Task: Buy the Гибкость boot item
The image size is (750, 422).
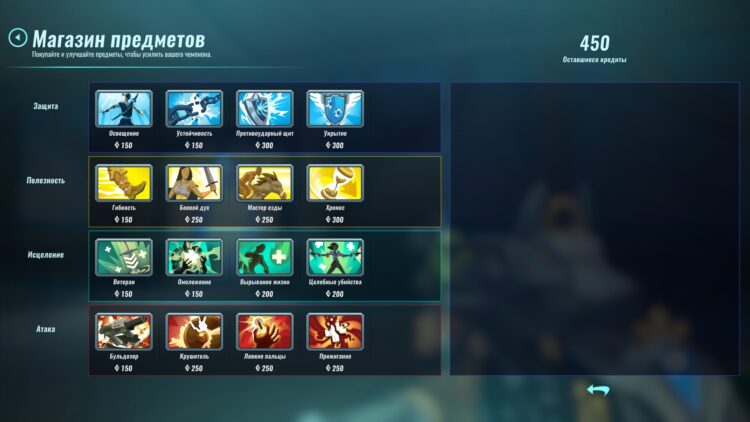Action: [x=124, y=183]
